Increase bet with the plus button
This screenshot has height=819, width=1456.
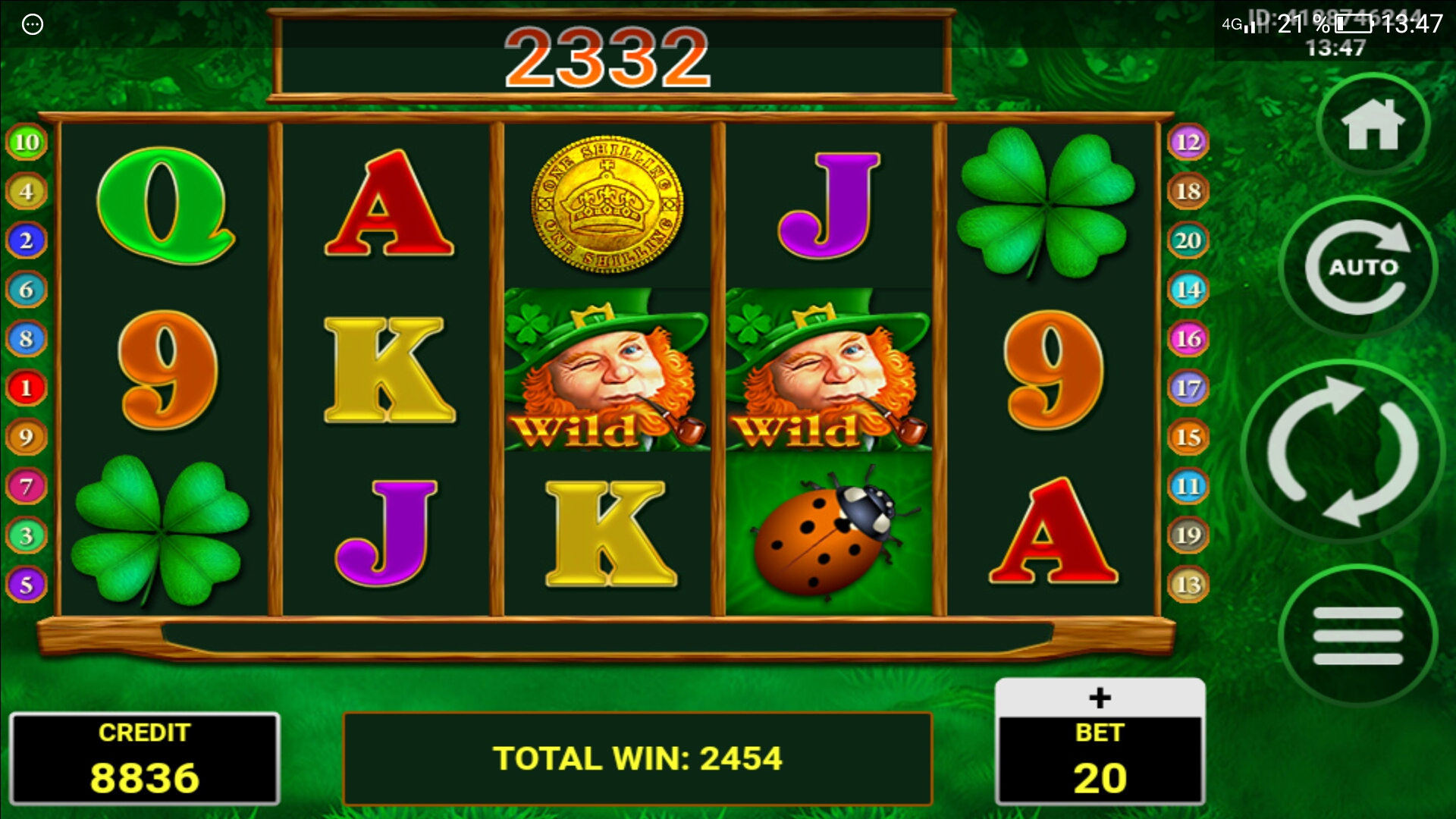pos(1100,698)
